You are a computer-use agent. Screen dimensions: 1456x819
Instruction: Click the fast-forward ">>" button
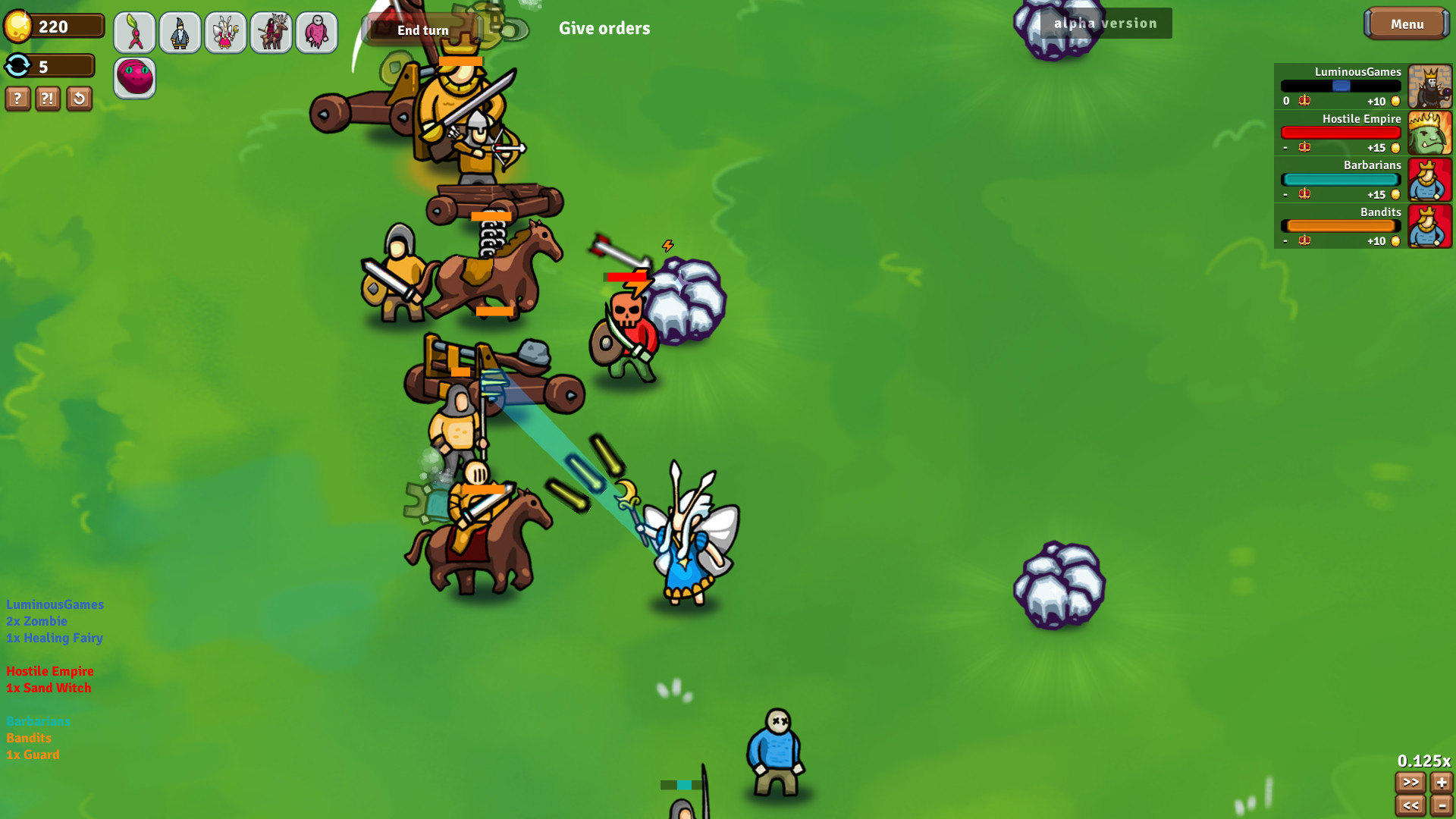pos(1410,782)
